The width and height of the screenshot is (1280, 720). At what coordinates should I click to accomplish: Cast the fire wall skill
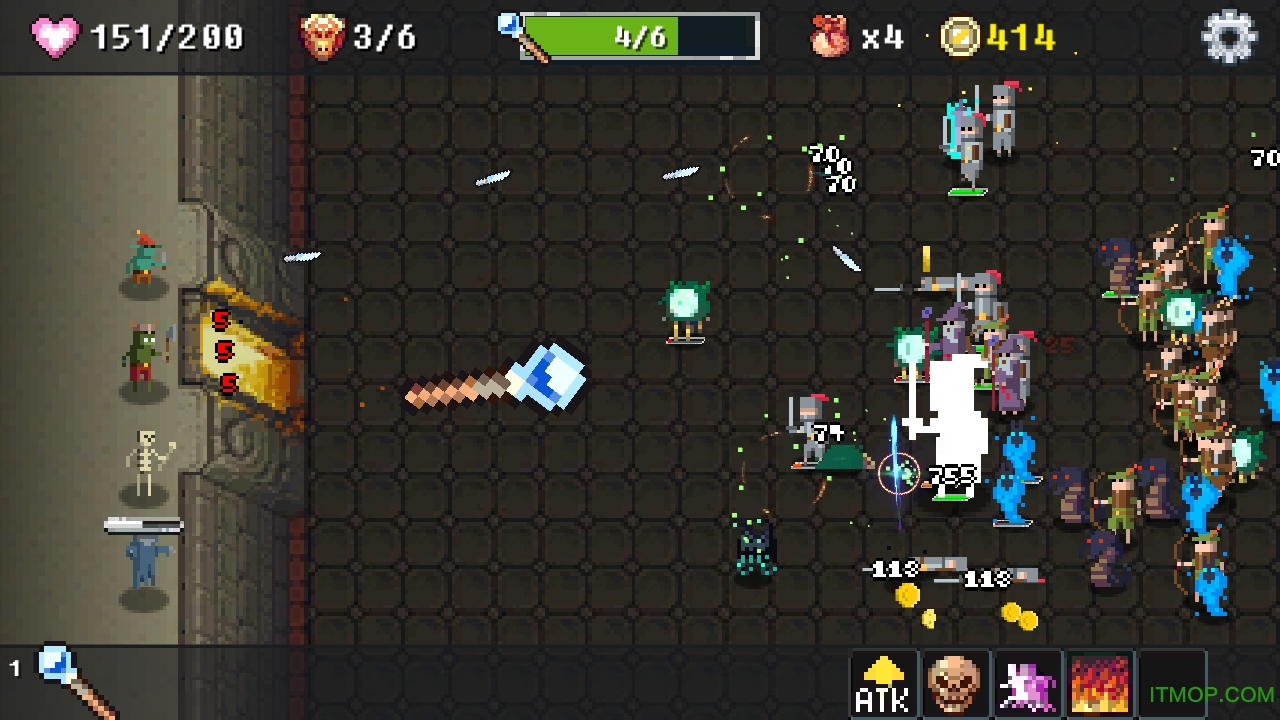point(1100,684)
